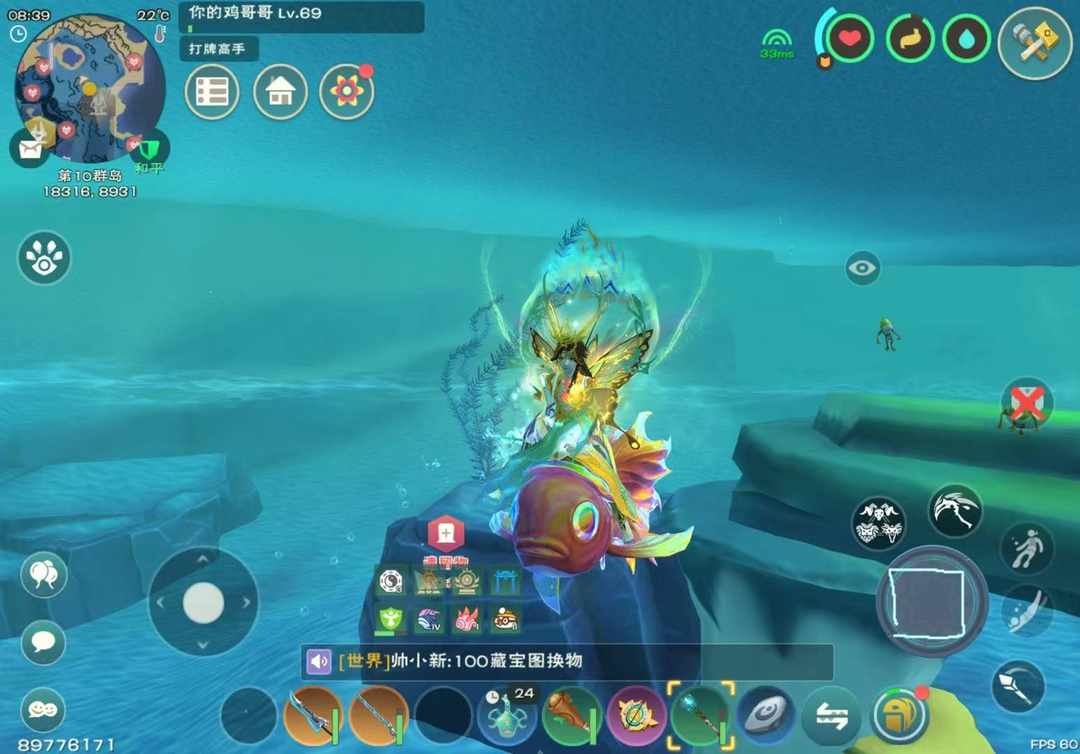This screenshot has width=1080, height=754.
Task: Open the flower events icon
Action: [x=346, y=92]
